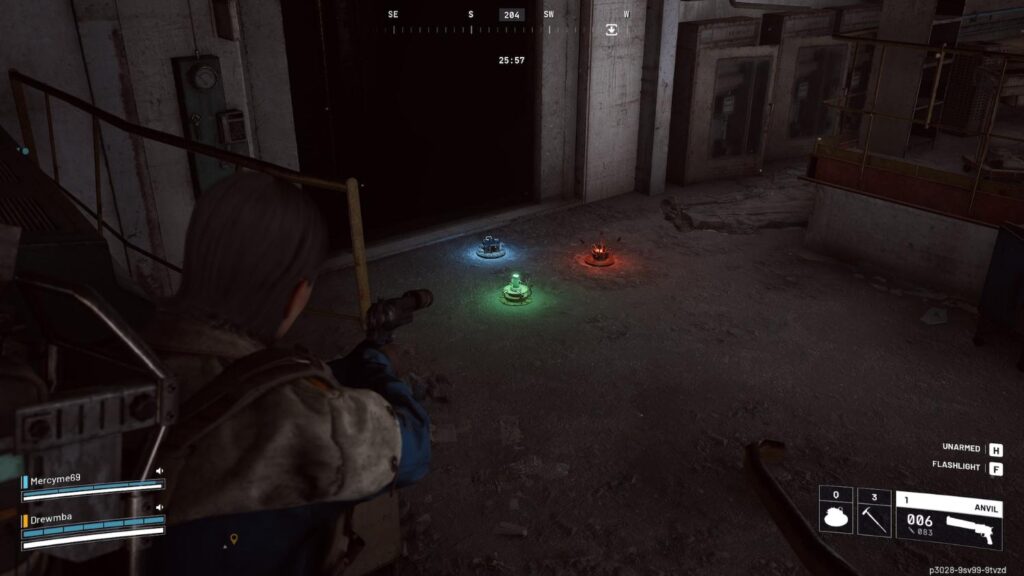Toggle the voice speaker icon for Drewmba
1024x576 pixels.
[159, 509]
